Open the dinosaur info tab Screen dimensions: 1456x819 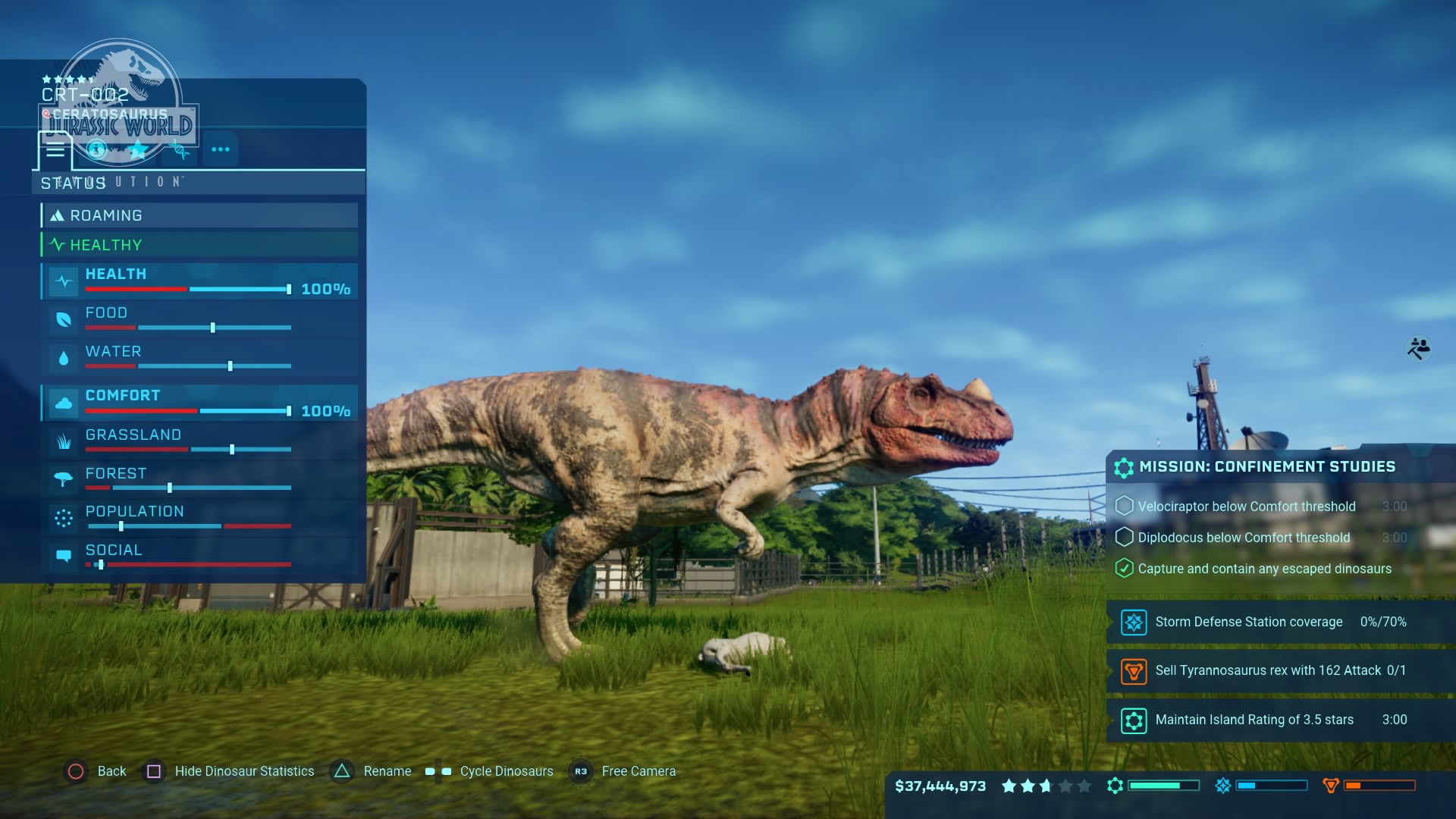point(96,149)
